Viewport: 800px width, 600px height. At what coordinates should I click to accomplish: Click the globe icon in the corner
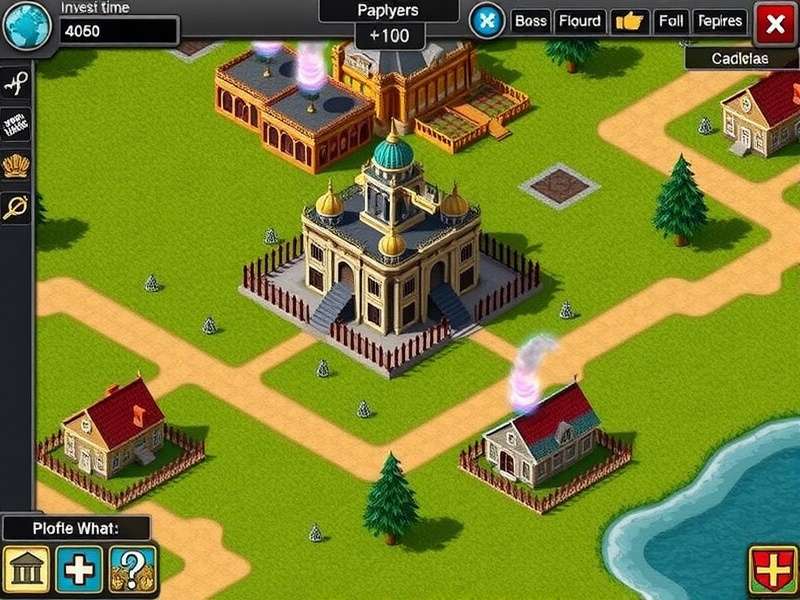coord(27,25)
